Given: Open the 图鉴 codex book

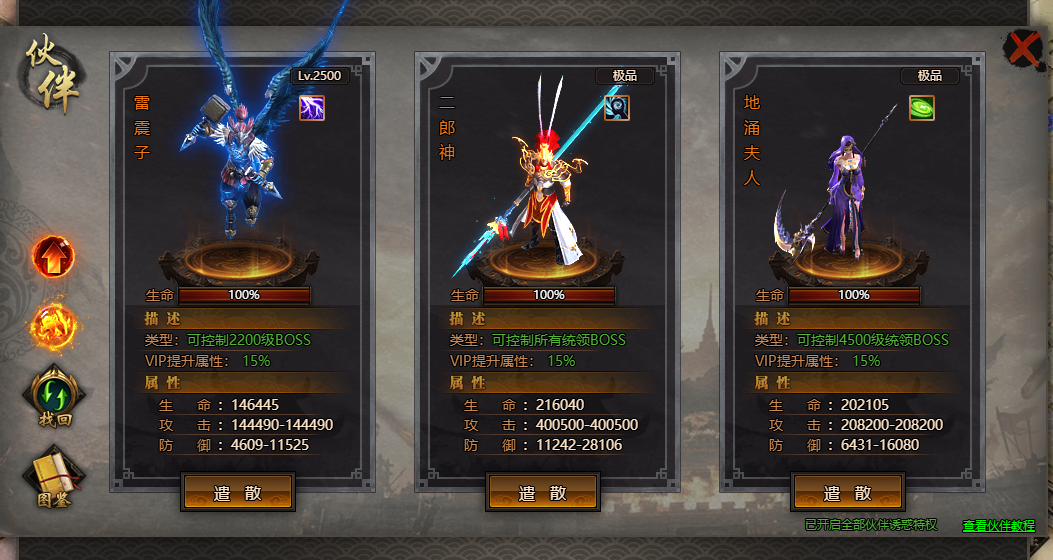Looking at the screenshot, I should pyautogui.click(x=55, y=477).
